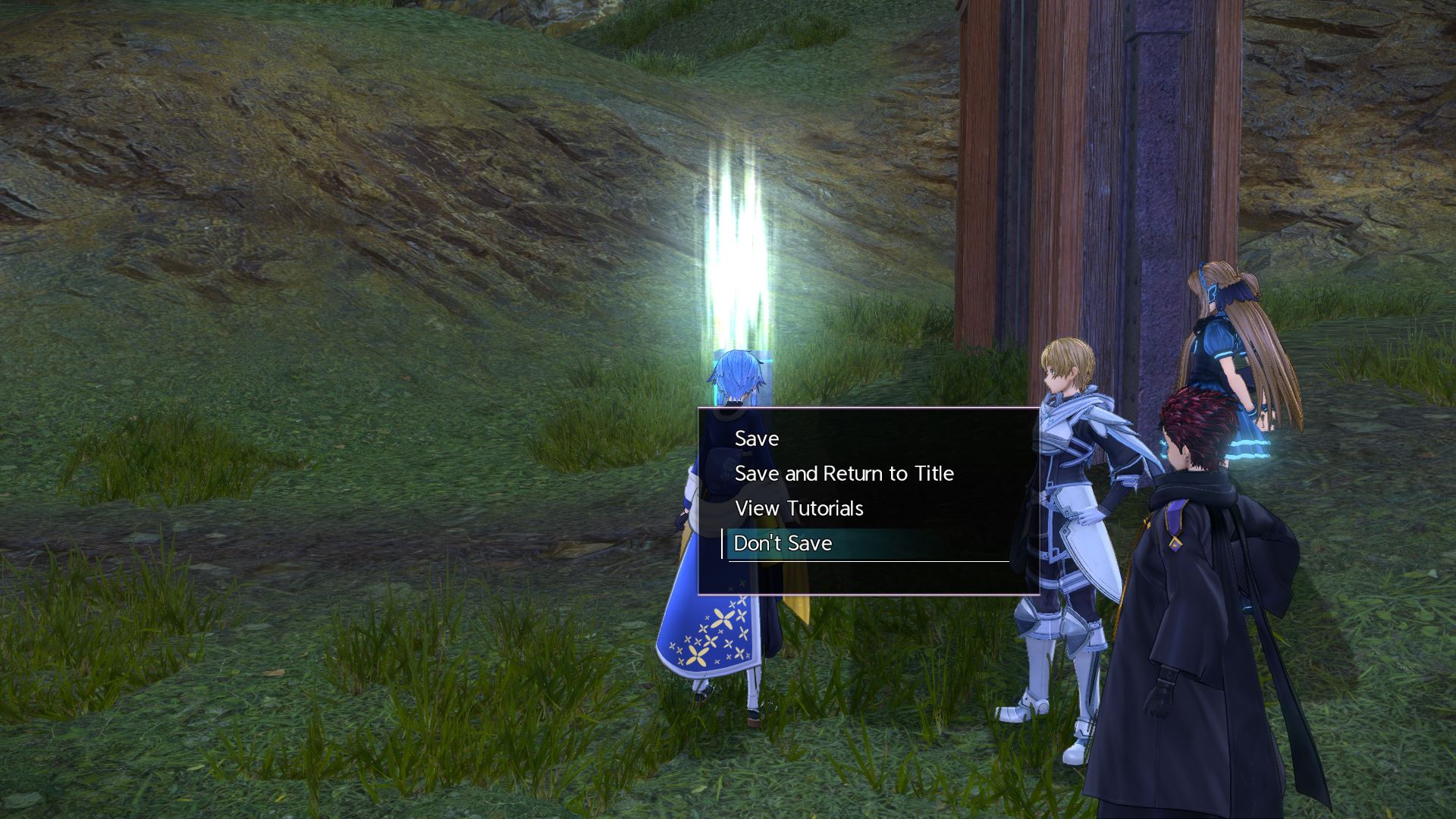
Task: Click the highlighted Don't Save entry
Action: tap(783, 543)
